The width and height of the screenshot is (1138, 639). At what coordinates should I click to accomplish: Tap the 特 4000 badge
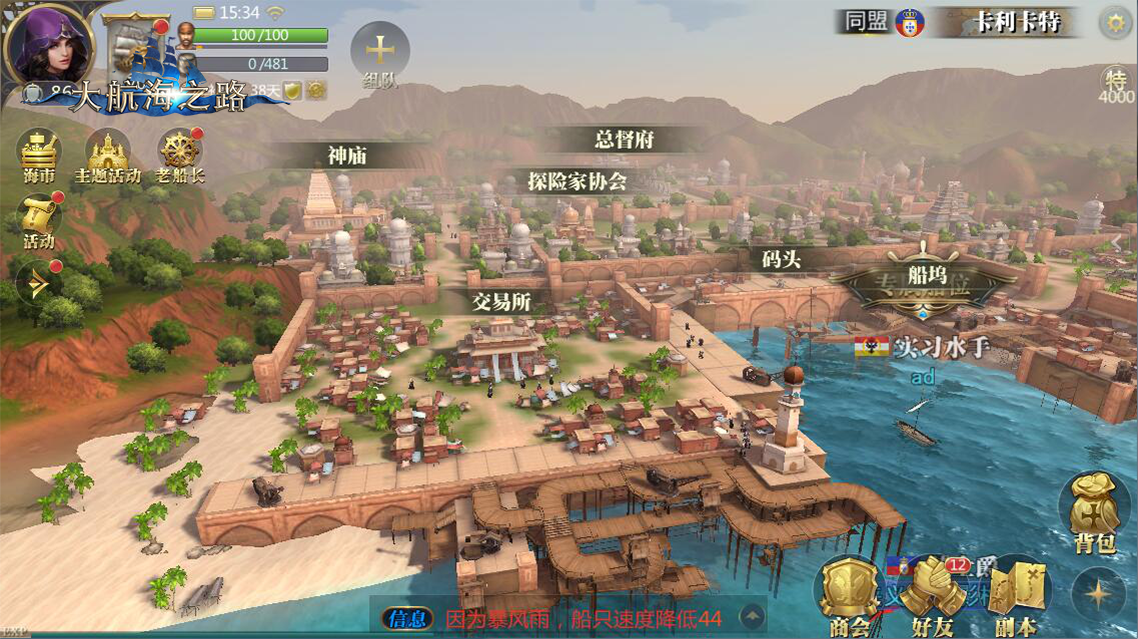point(1115,84)
